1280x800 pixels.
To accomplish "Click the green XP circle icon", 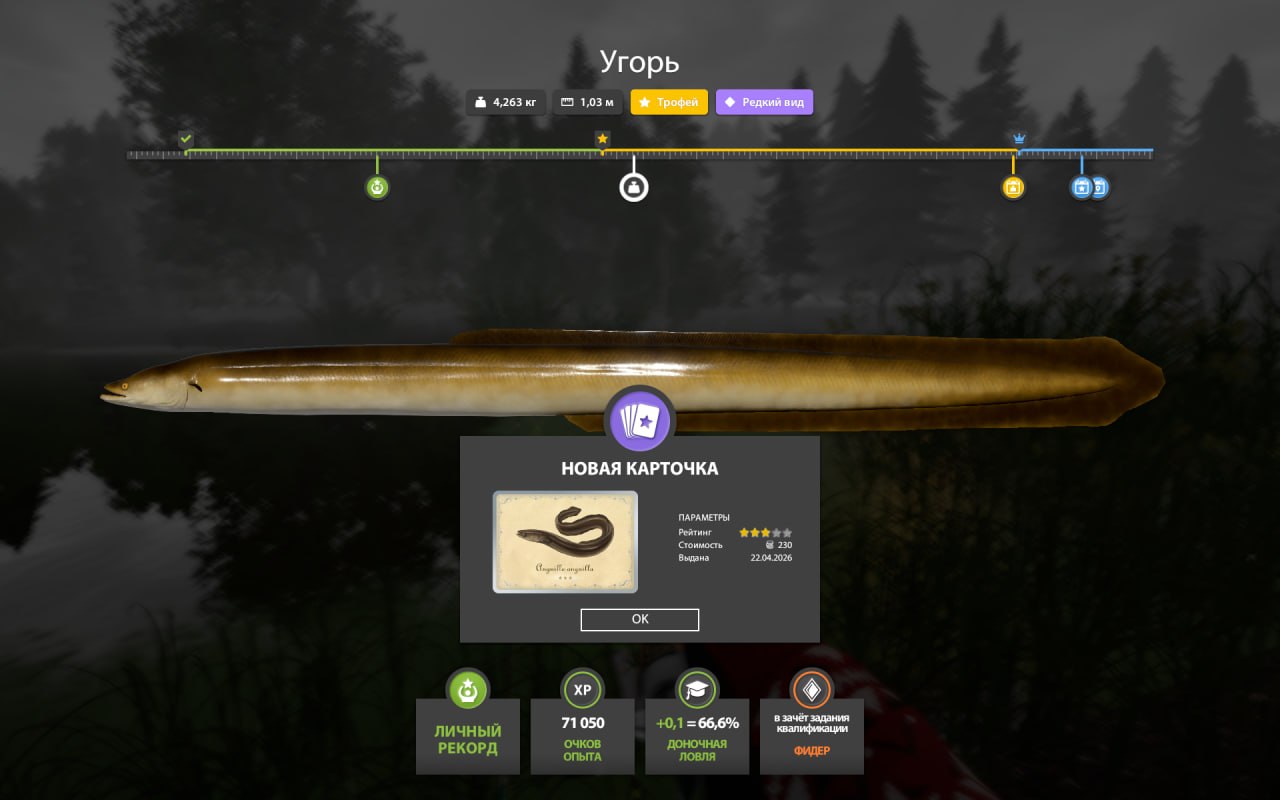I will (582, 689).
